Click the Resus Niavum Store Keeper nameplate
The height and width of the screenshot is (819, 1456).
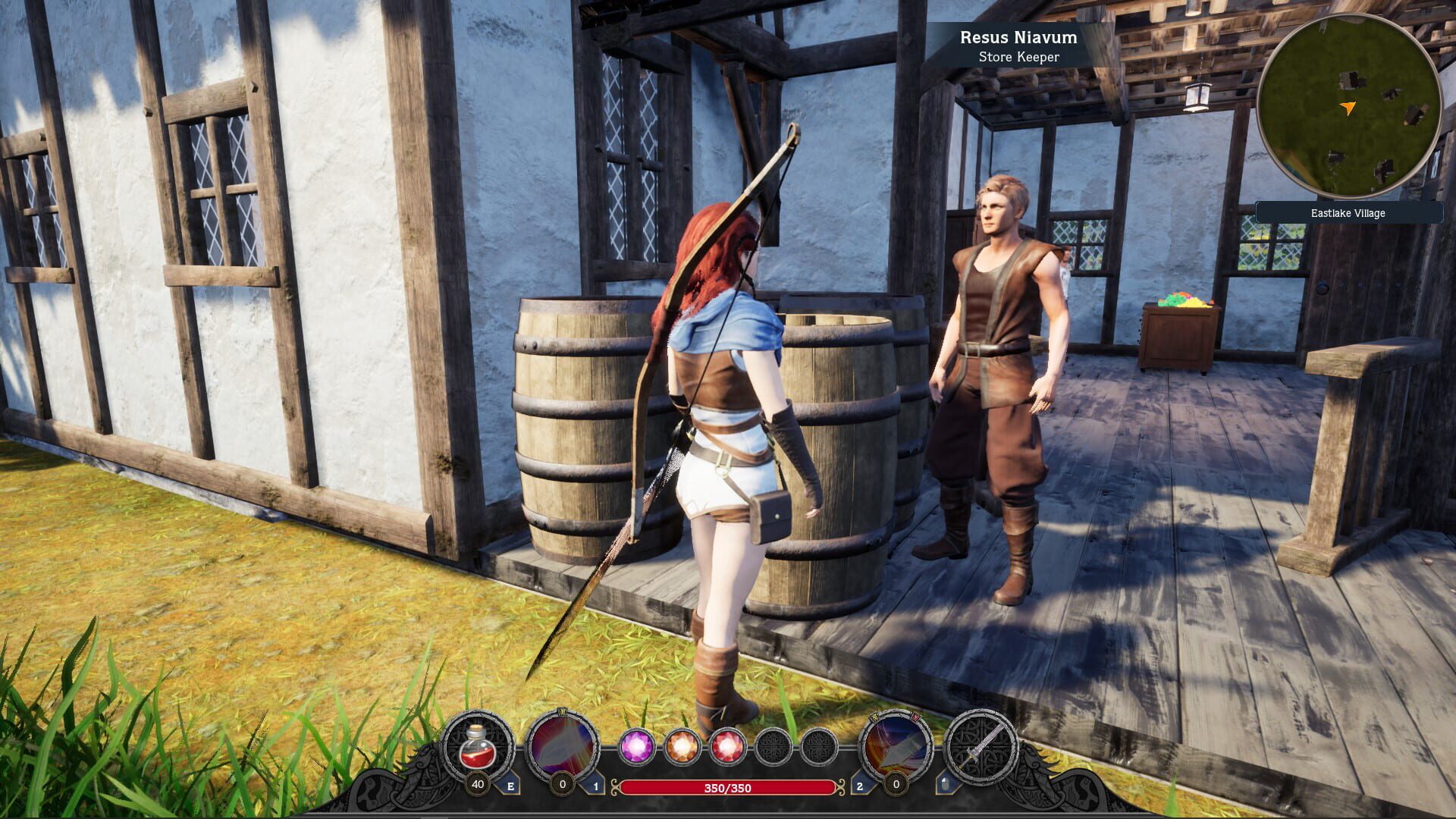[x=1018, y=45]
